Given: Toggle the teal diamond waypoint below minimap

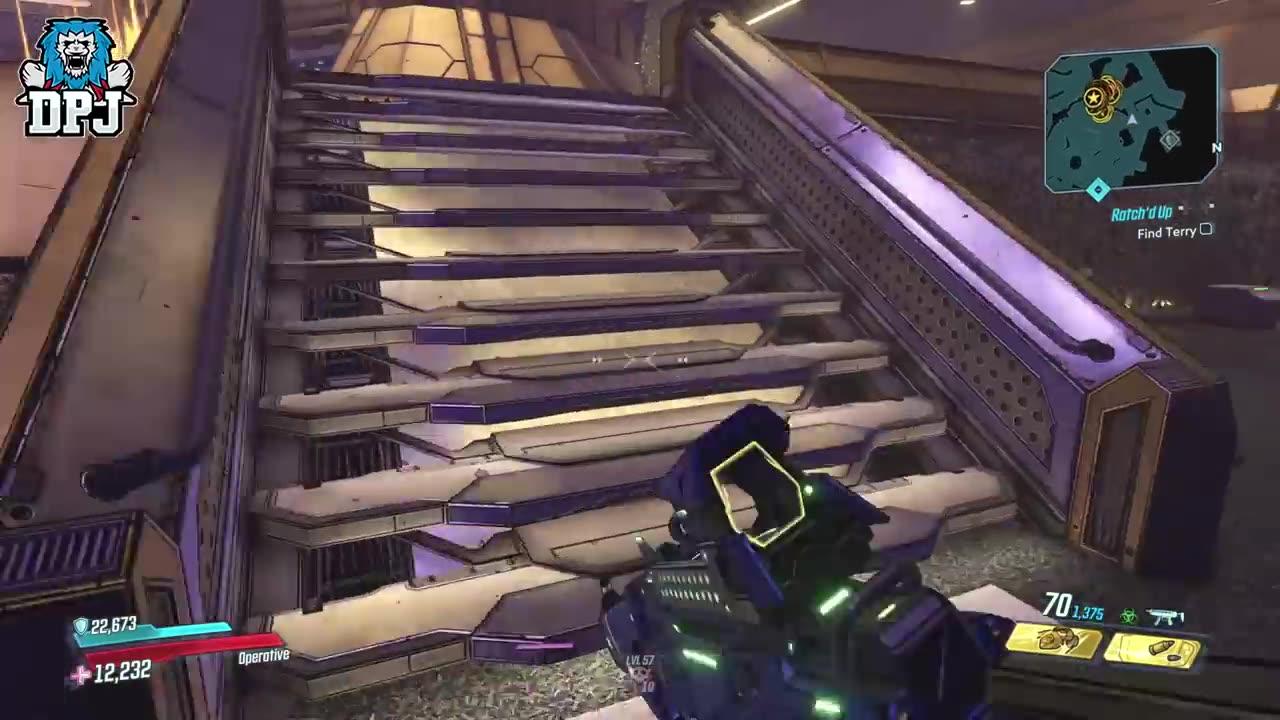Looking at the screenshot, I should pyautogui.click(x=1097, y=188).
